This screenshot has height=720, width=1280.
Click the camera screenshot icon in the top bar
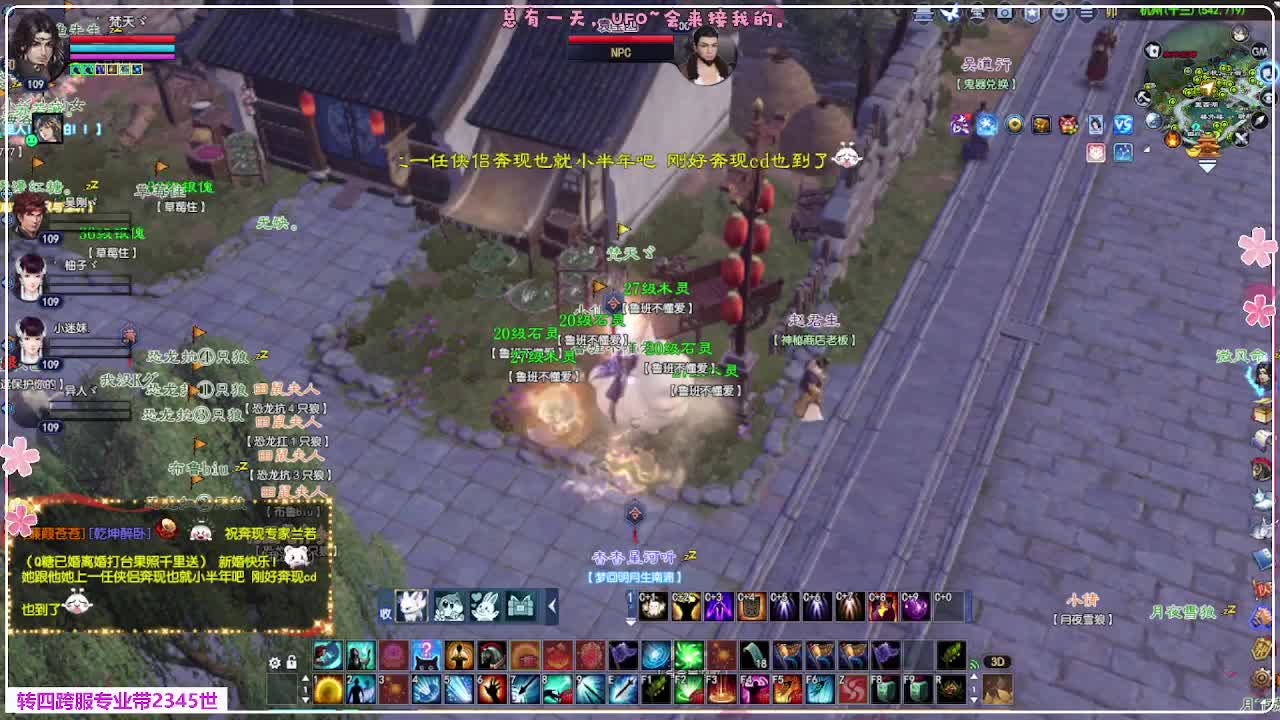tap(1004, 12)
